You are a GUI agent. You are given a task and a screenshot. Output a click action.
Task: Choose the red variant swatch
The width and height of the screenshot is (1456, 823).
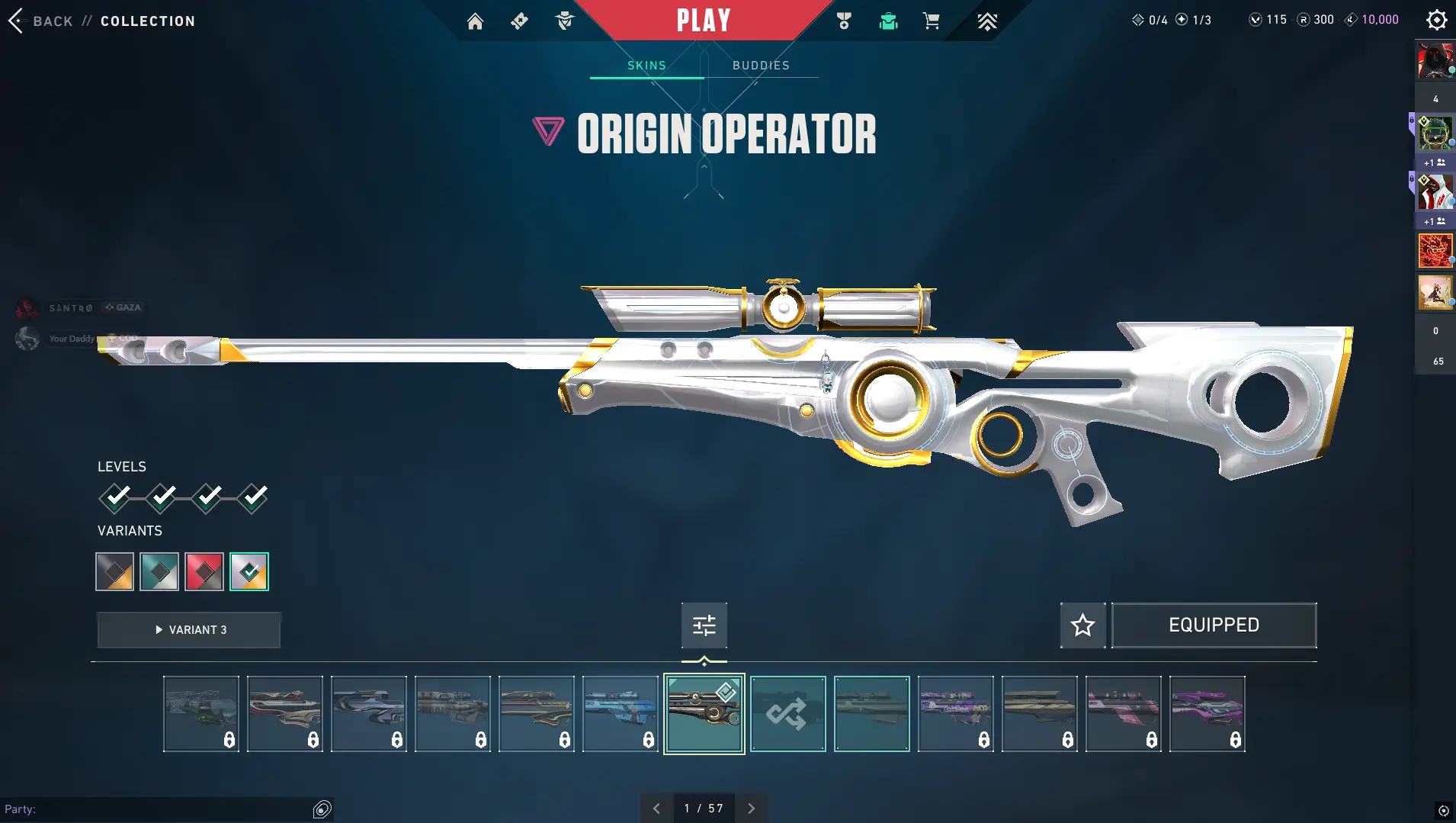pyautogui.click(x=204, y=571)
